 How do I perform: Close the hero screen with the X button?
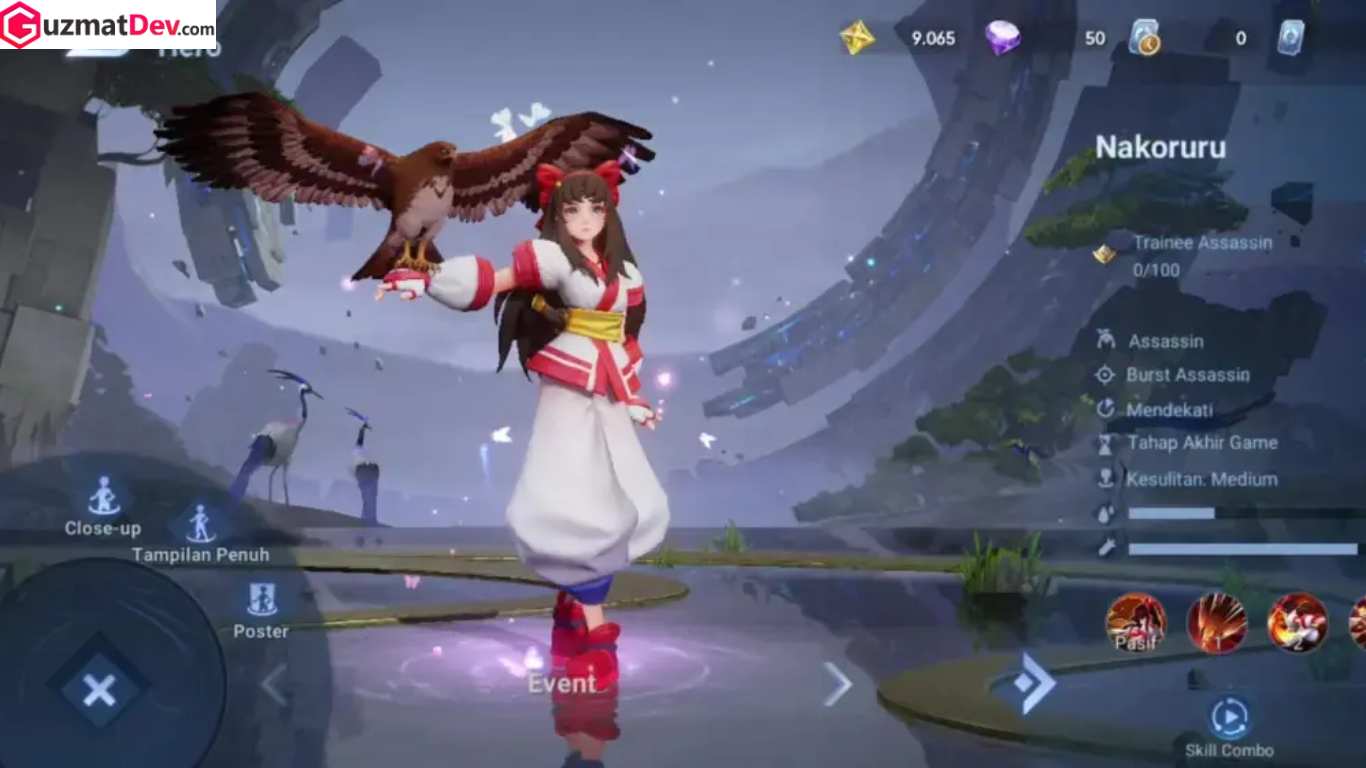[99, 689]
